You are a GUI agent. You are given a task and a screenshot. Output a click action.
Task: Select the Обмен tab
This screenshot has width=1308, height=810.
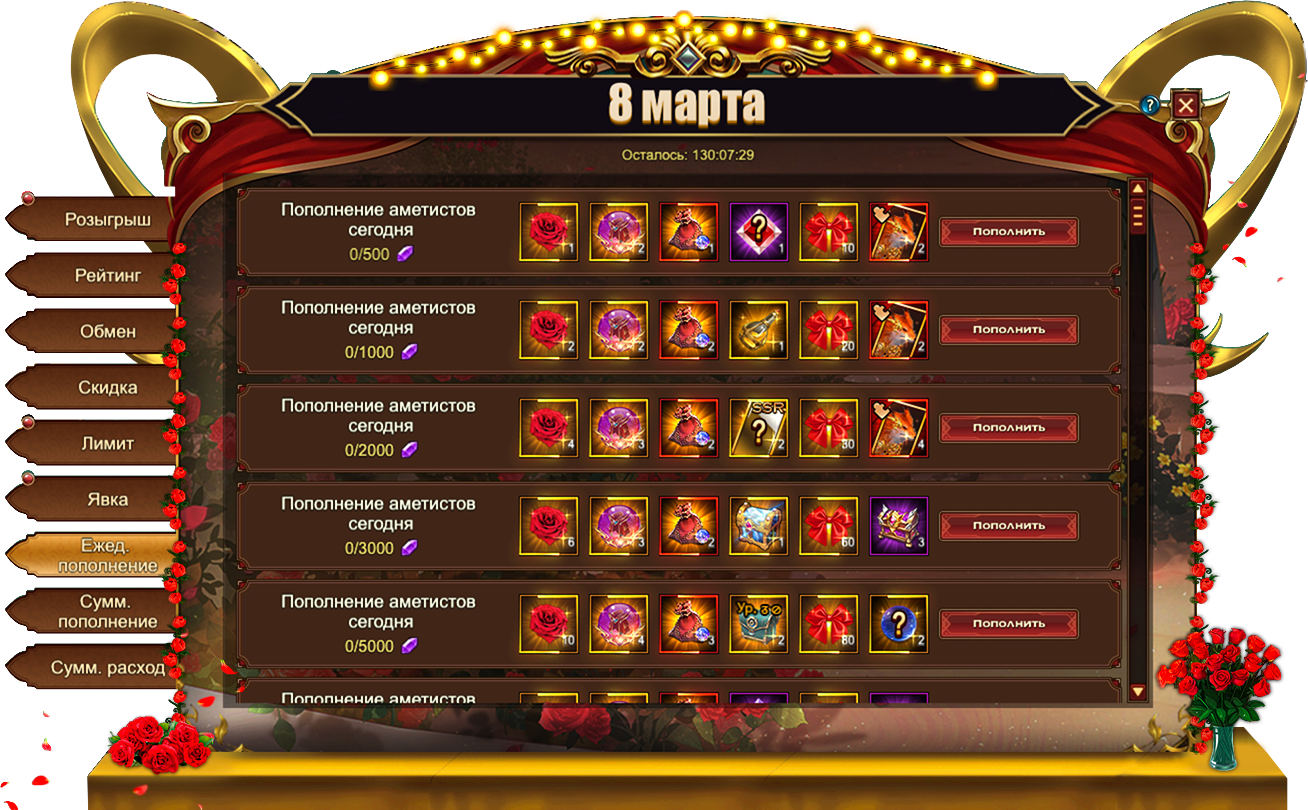[x=107, y=331]
